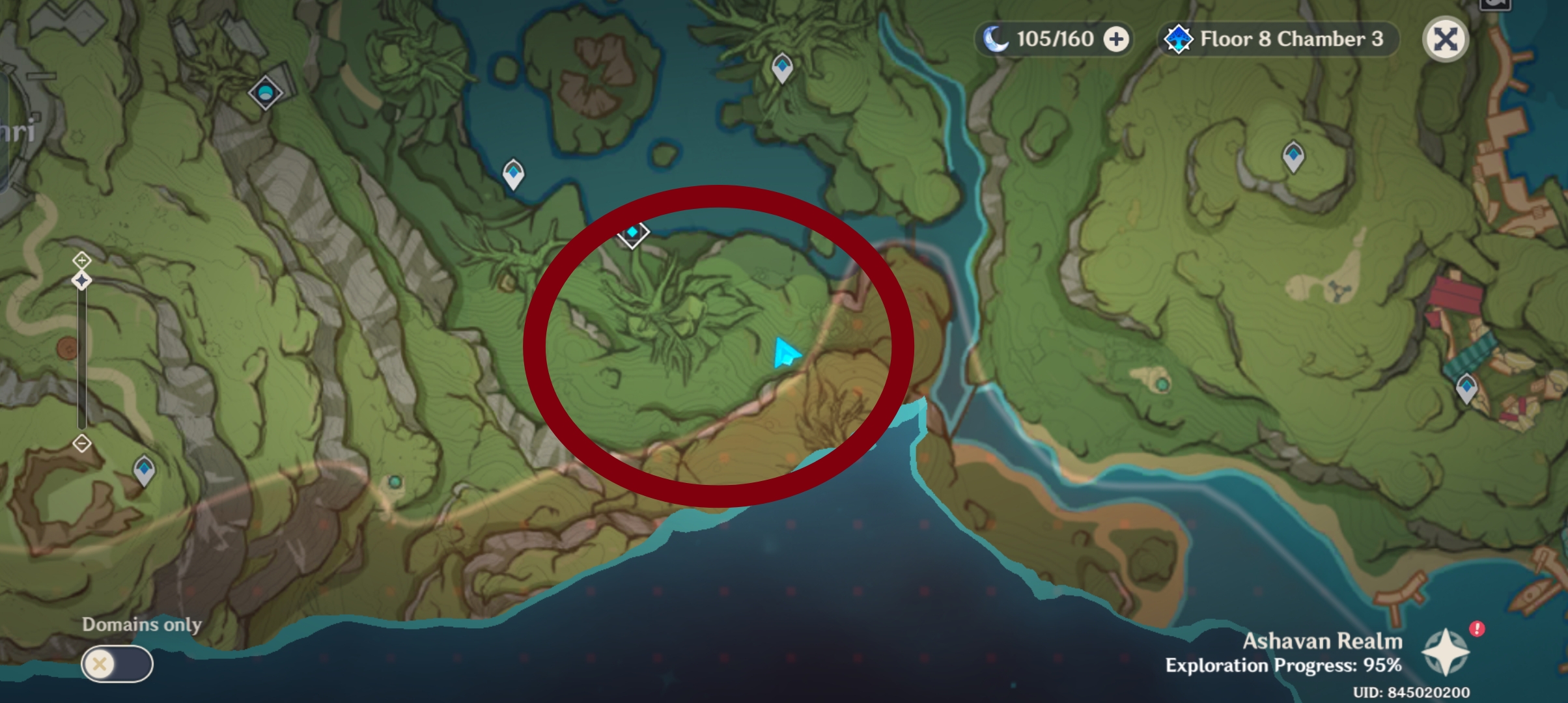The width and height of the screenshot is (1568, 703).
Task: Close the map with the X button
Action: [1444, 40]
